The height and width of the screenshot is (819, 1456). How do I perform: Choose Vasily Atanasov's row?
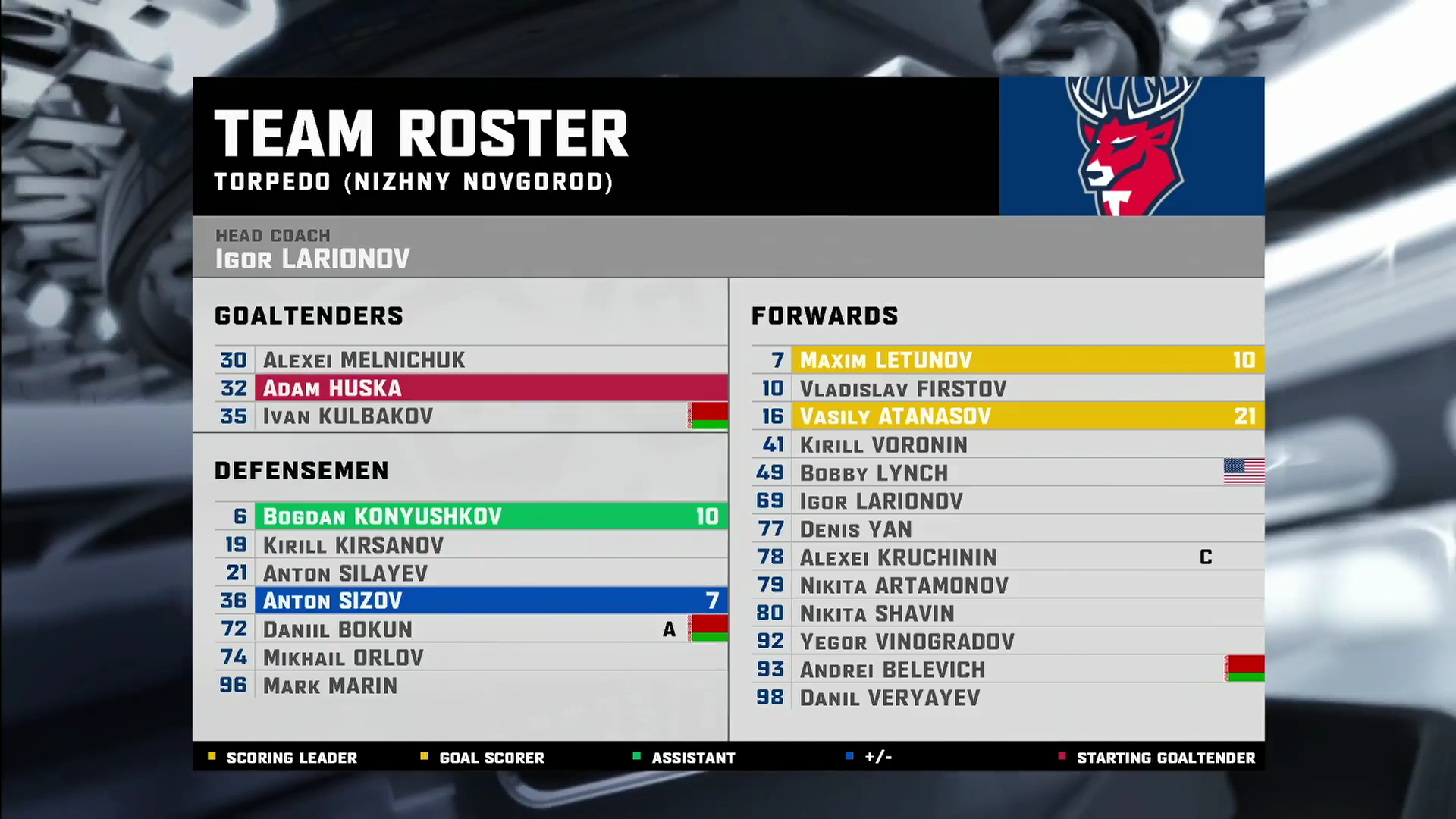coord(1009,416)
